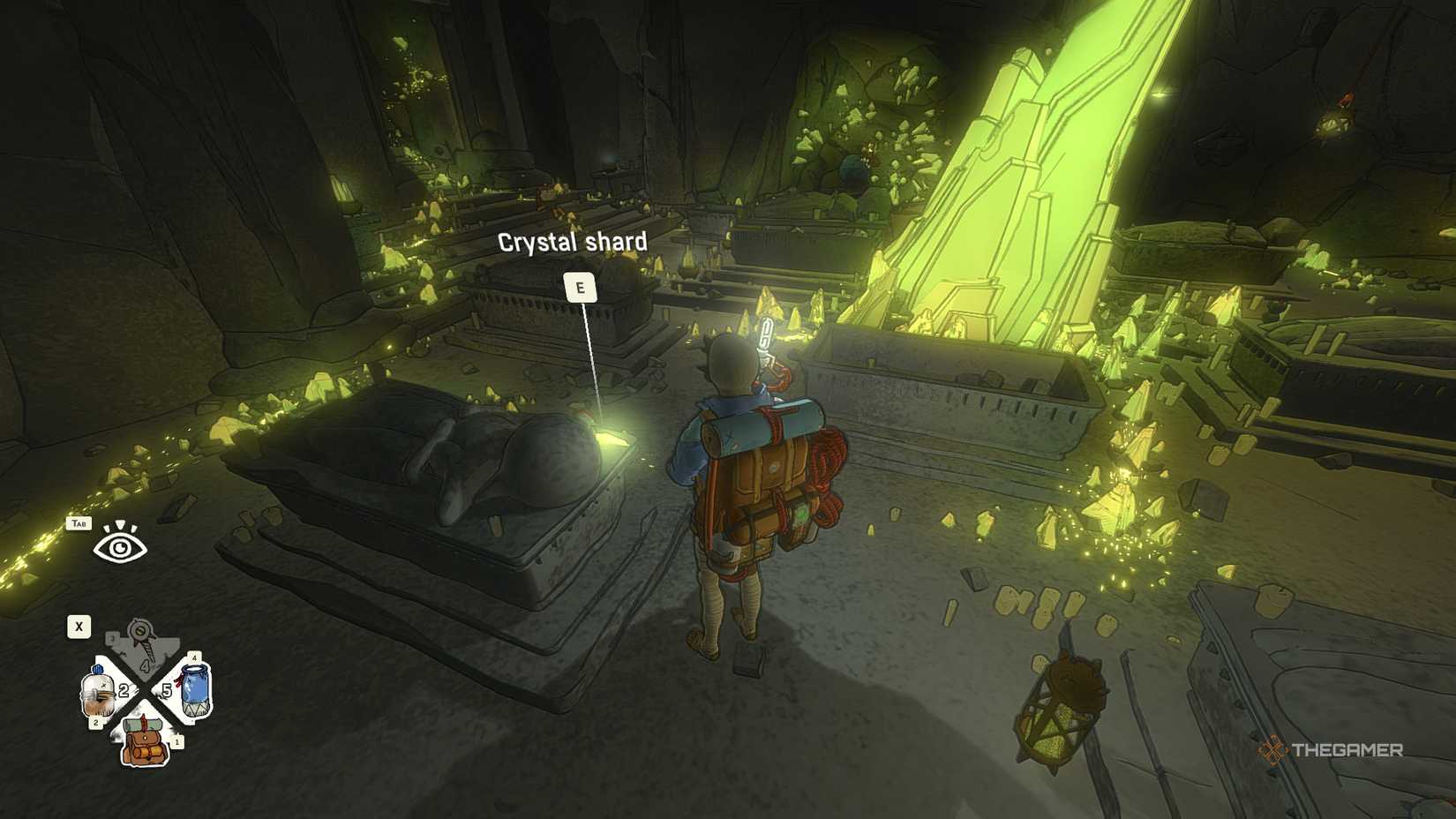Toggle observation mode with the eye symbol

click(120, 547)
